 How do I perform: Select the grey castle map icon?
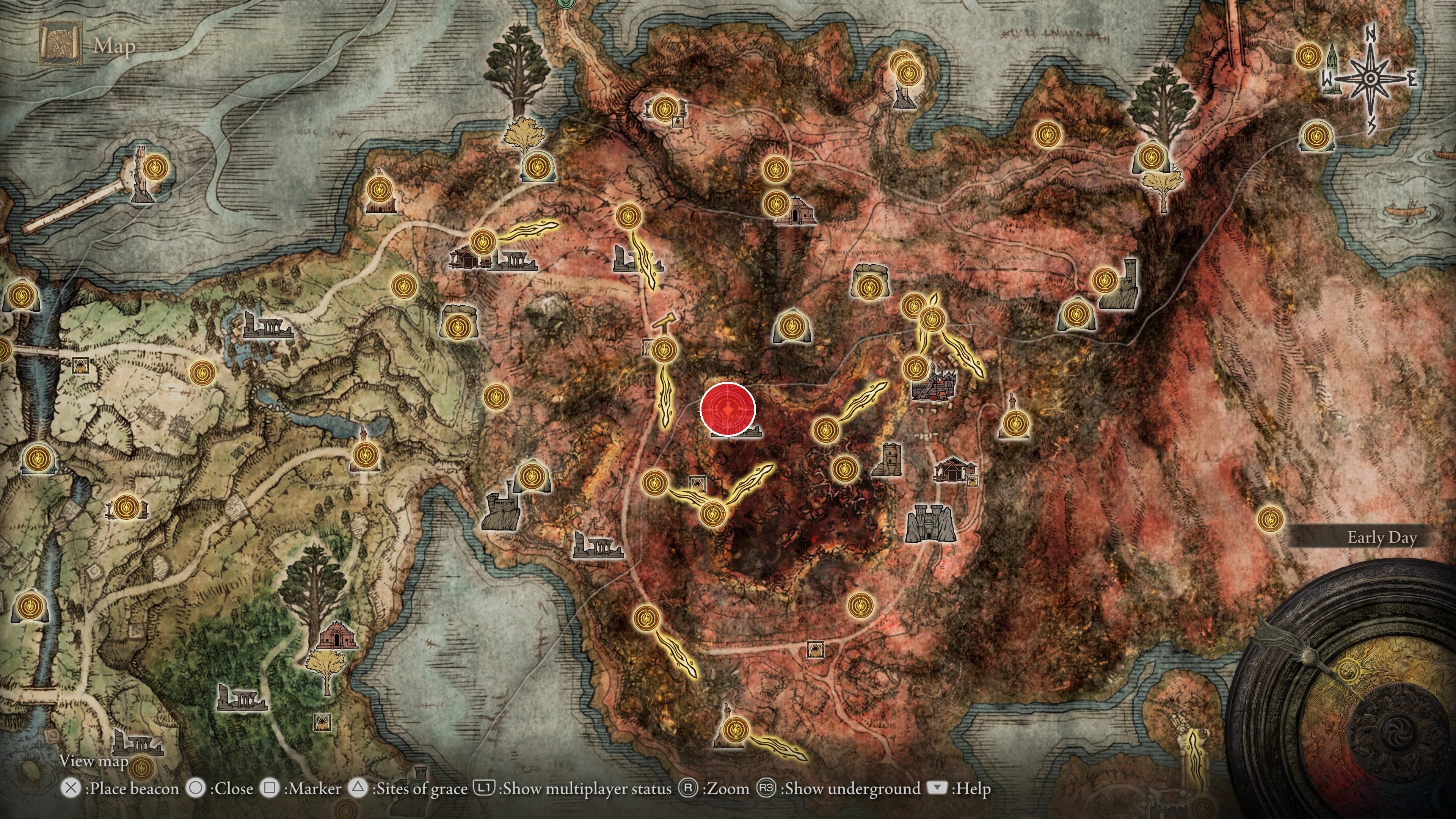pos(930,523)
